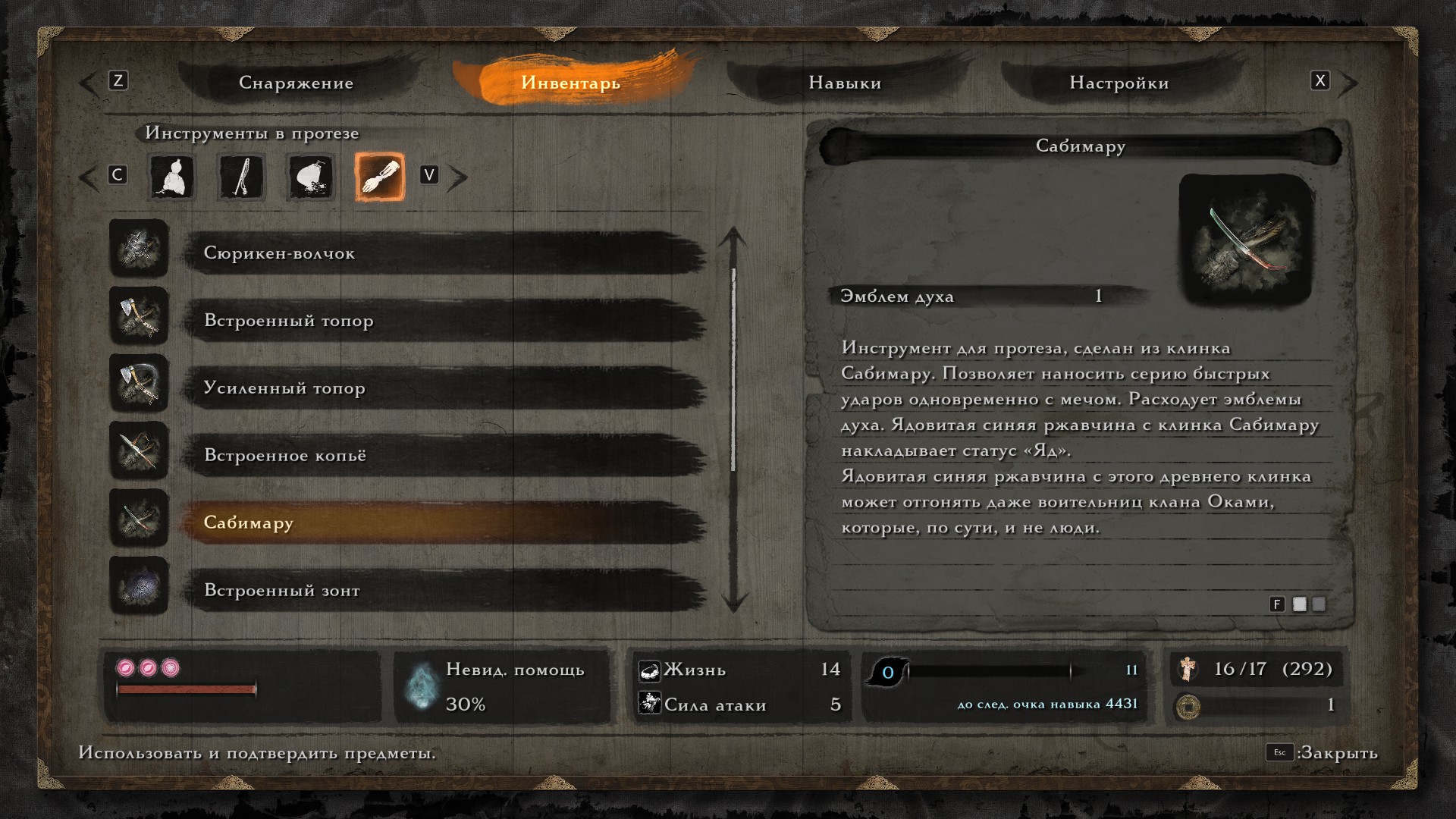Click the list scrollbar's up arrow
Viewport: 1456px width, 819px height.
pyautogui.click(x=733, y=237)
